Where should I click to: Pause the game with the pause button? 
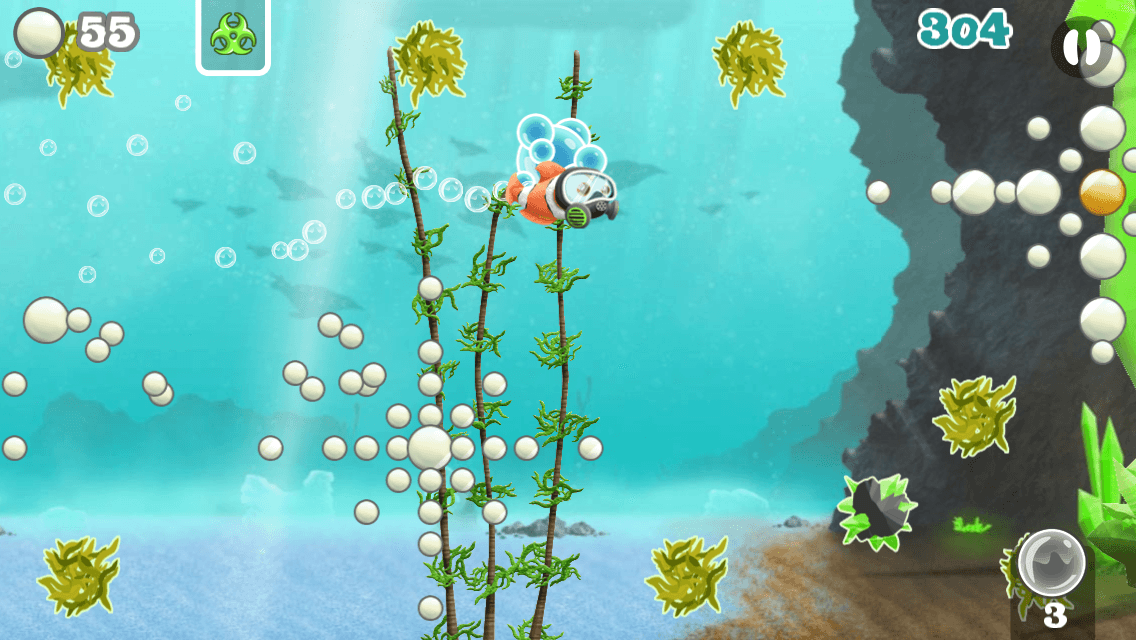pyautogui.click(x=1080, y=46)
